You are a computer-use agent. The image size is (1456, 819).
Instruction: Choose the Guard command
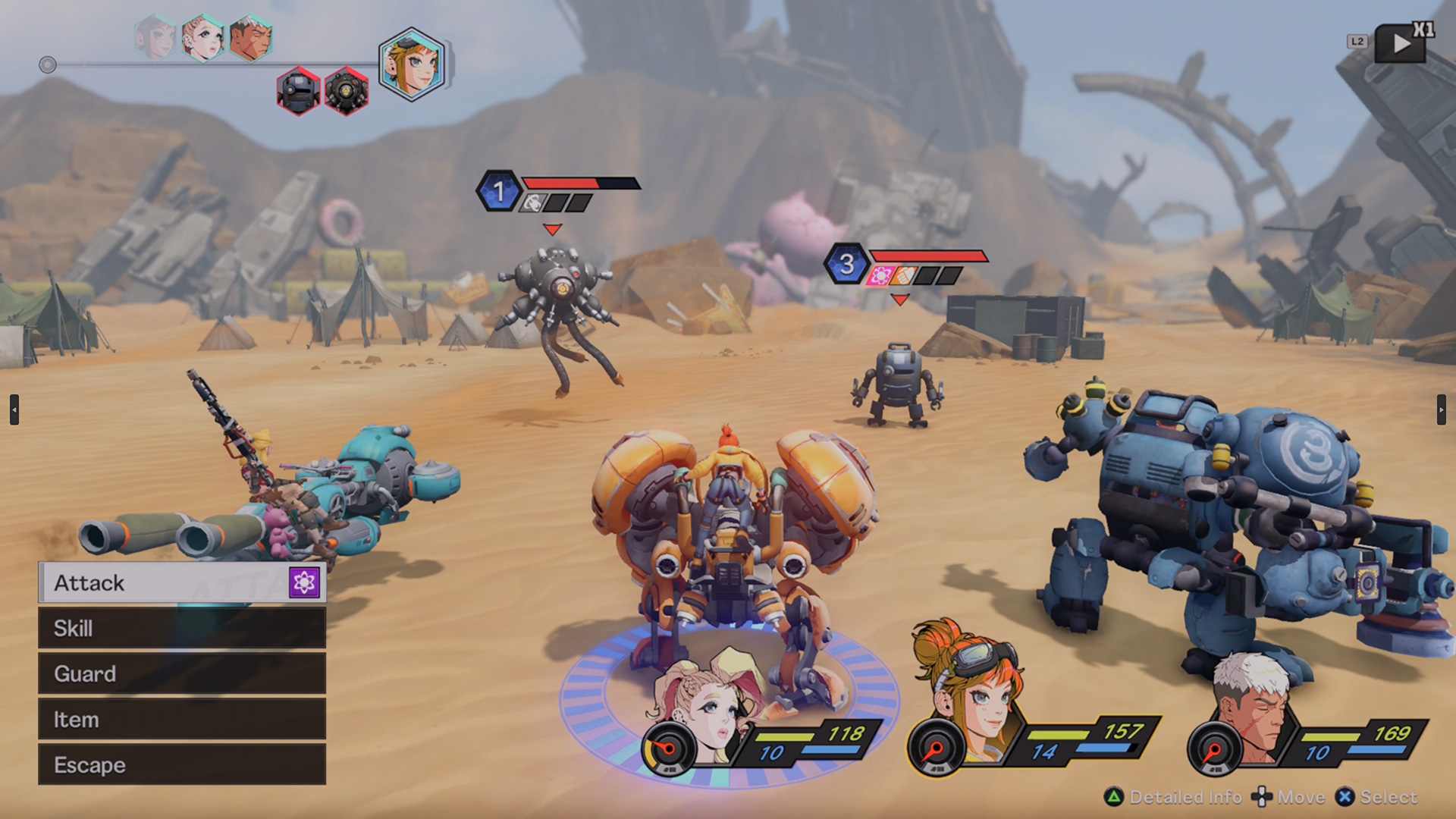click(x=182, y=673)
